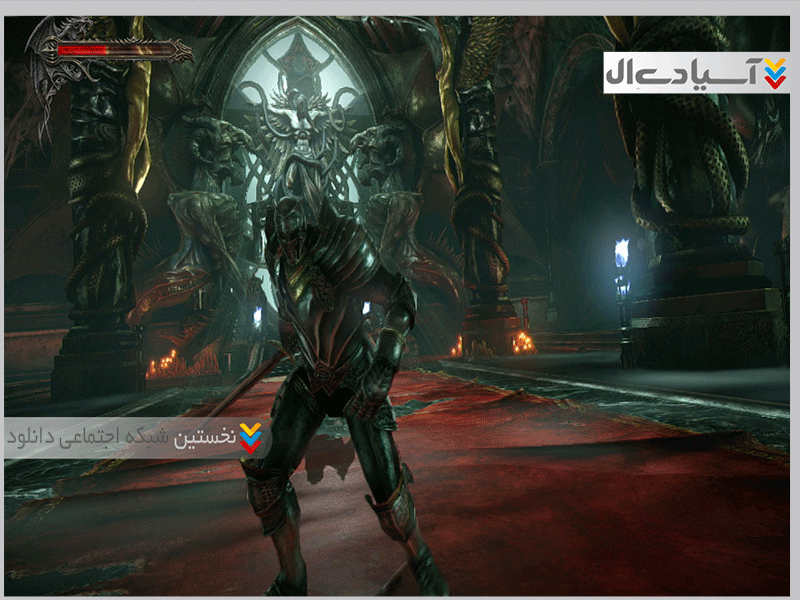The image size is (800, 600).
Task: Click the Asiadl logo watermark
Action: click(x=695, y=73)
